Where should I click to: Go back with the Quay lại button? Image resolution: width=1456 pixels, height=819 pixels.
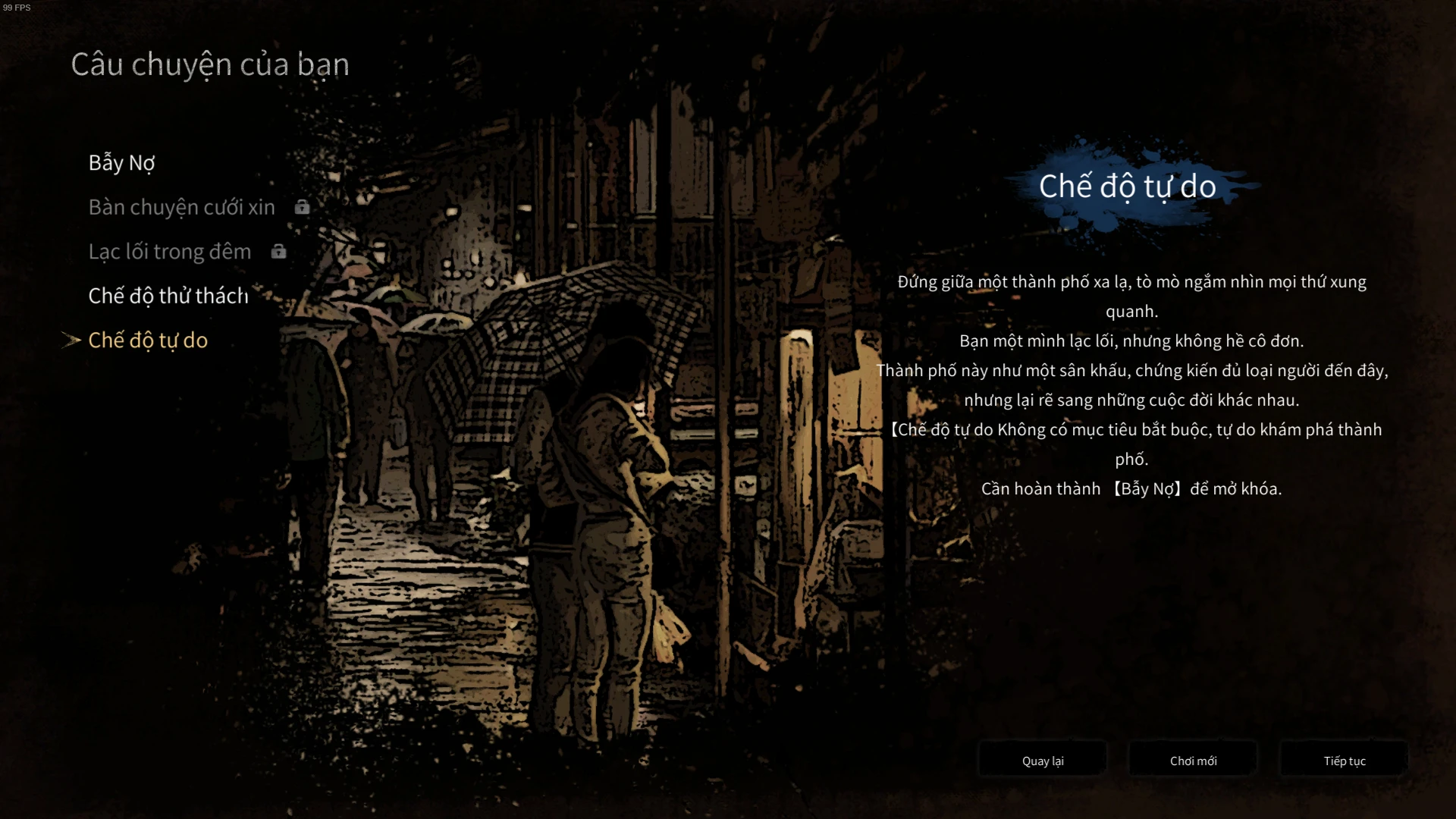pyautogui.click(x=1043, y=761)
